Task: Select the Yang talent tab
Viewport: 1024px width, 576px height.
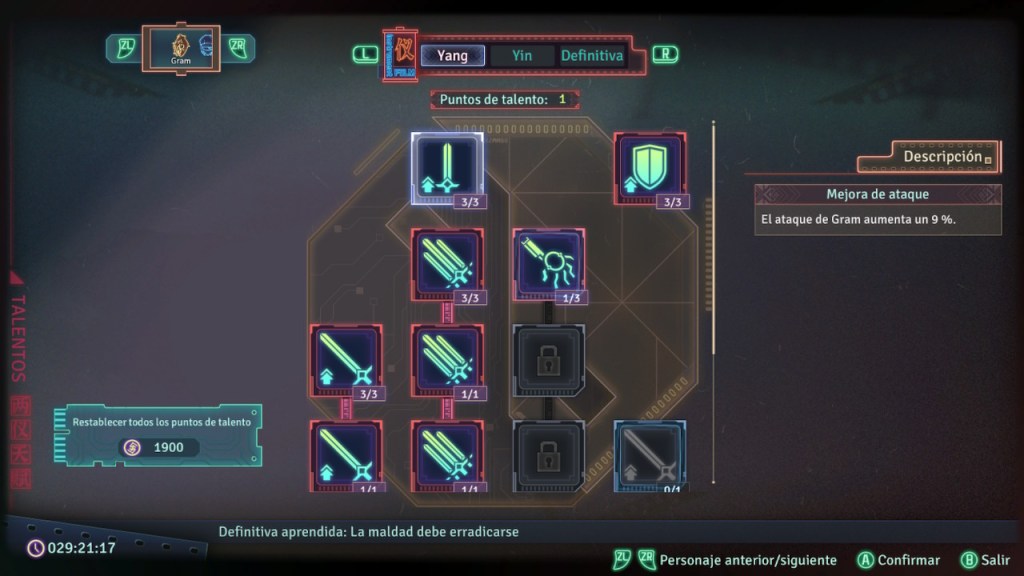Action: pyautogui.click(x=452, y=56)
